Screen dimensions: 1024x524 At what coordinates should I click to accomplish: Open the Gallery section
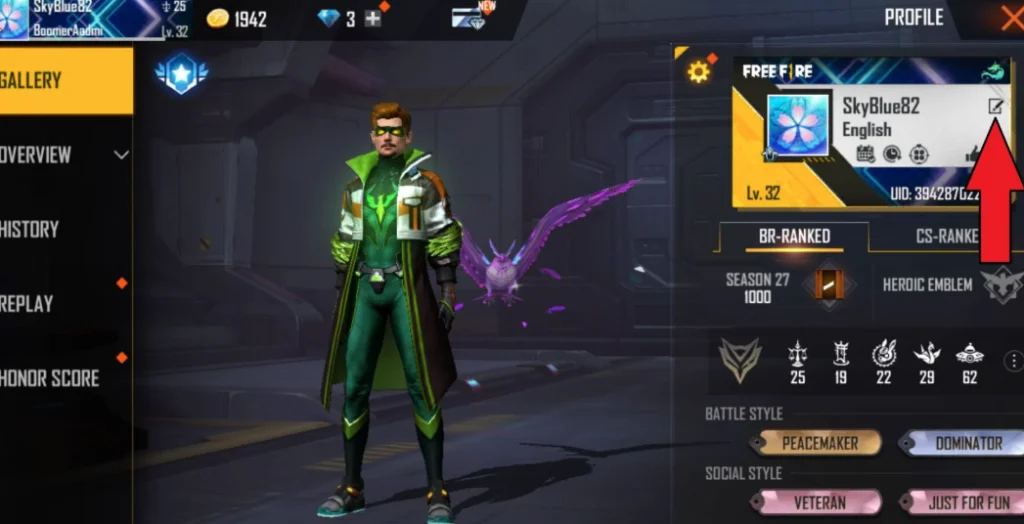(x=60, y=81)
